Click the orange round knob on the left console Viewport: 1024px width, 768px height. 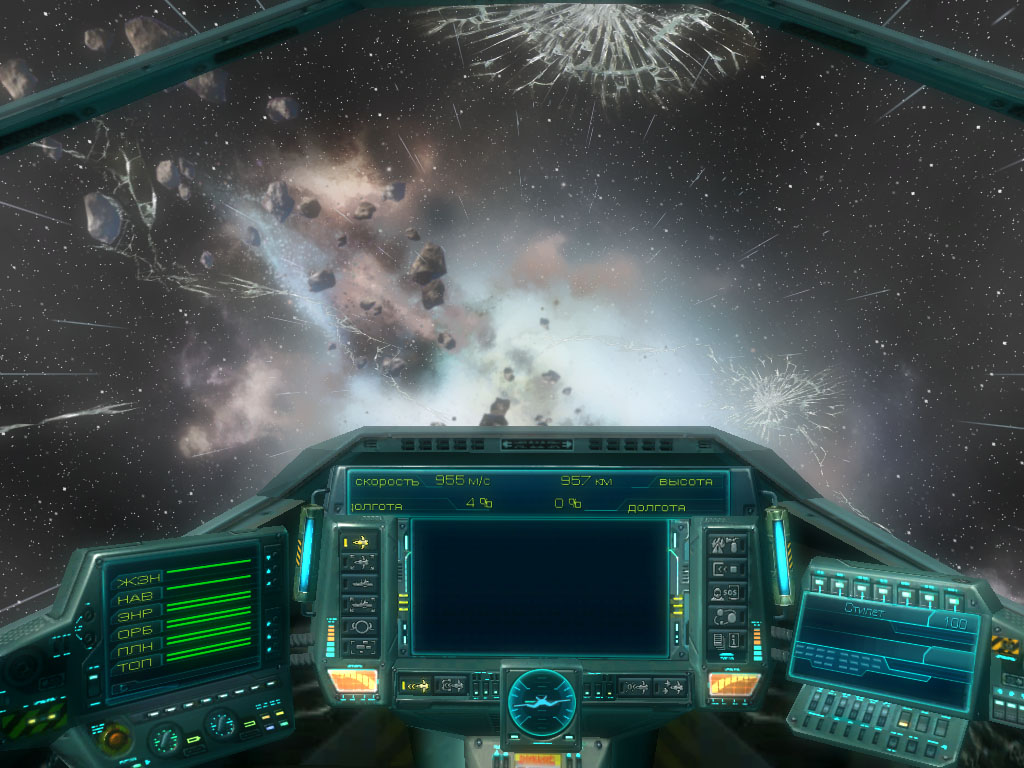coord(116,738)
